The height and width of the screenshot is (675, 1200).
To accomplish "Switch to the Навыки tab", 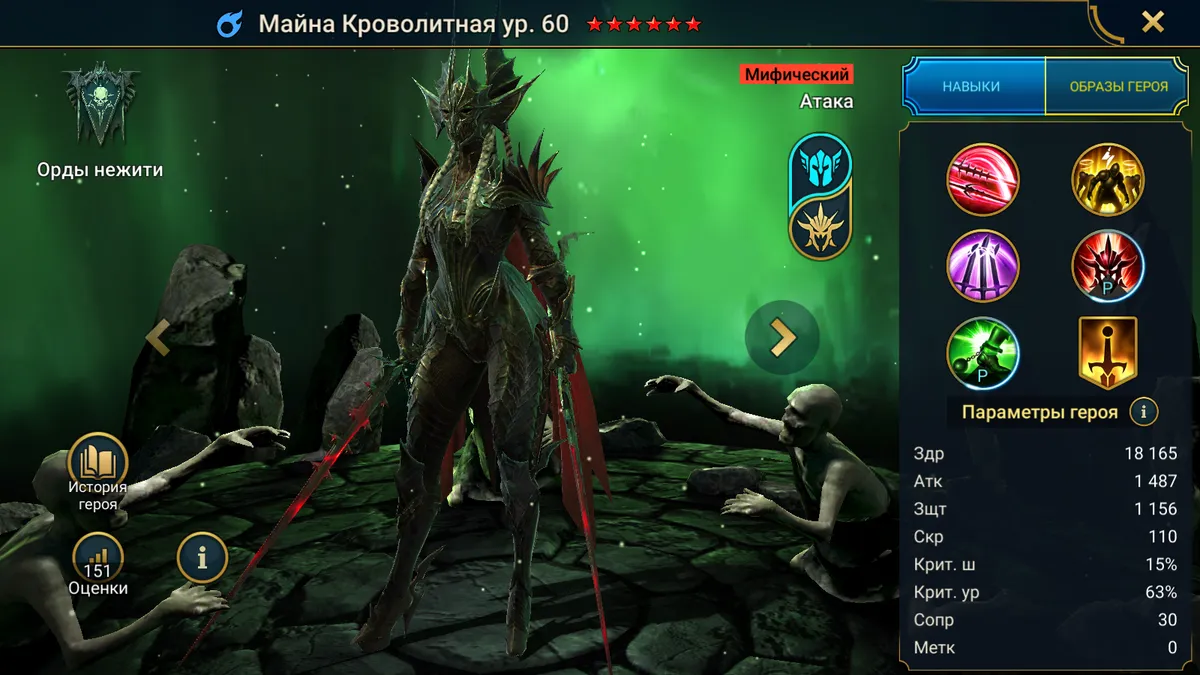I will [x=971, y=87].
